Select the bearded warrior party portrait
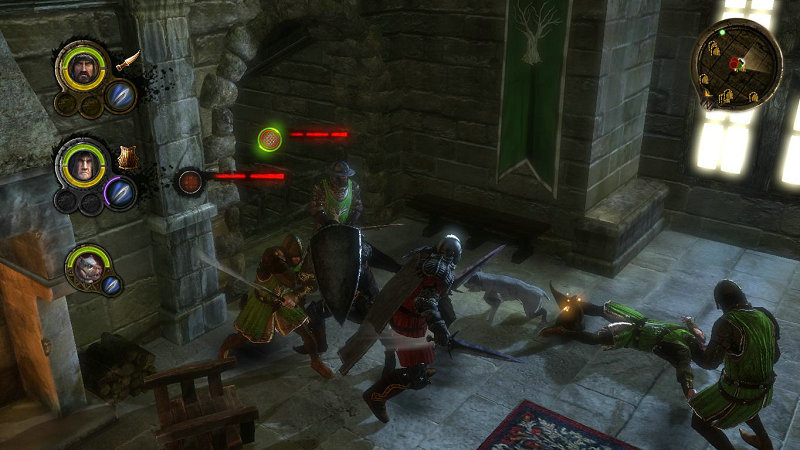Screen dimensions: 800x450 point(83,67)
